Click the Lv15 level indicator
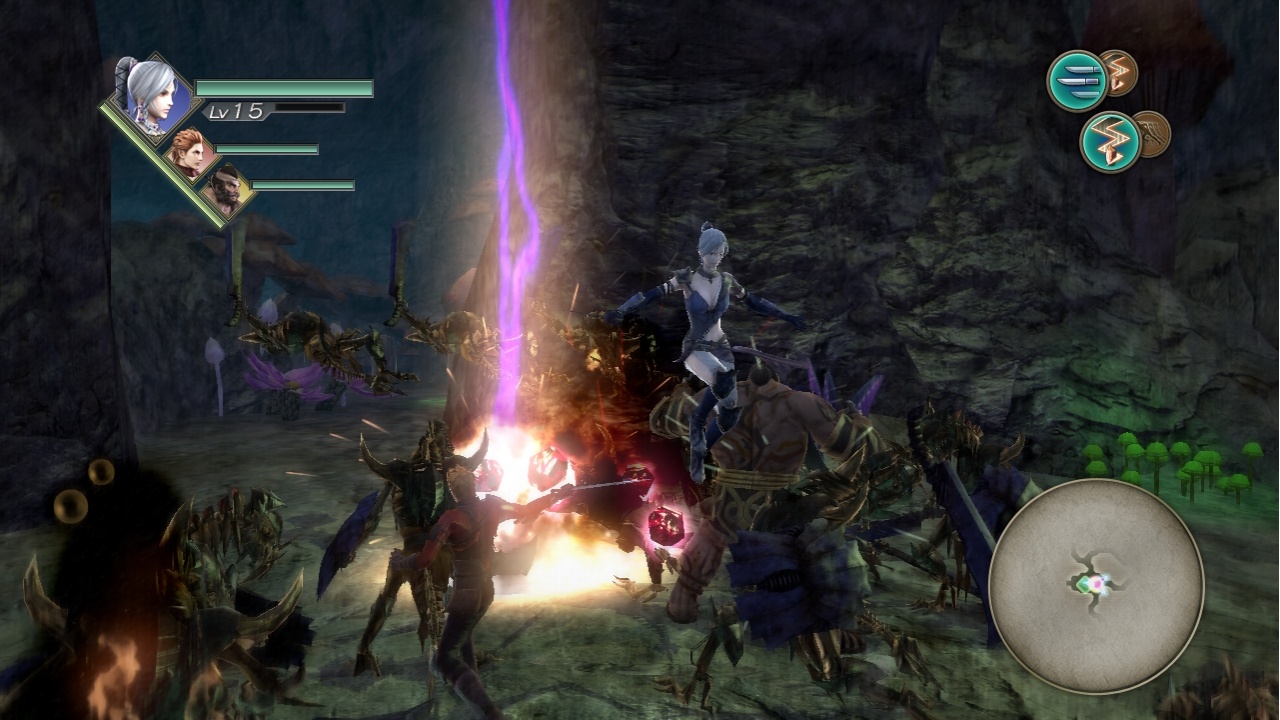This screenshot has width=1280, height=720. point(237,113)
